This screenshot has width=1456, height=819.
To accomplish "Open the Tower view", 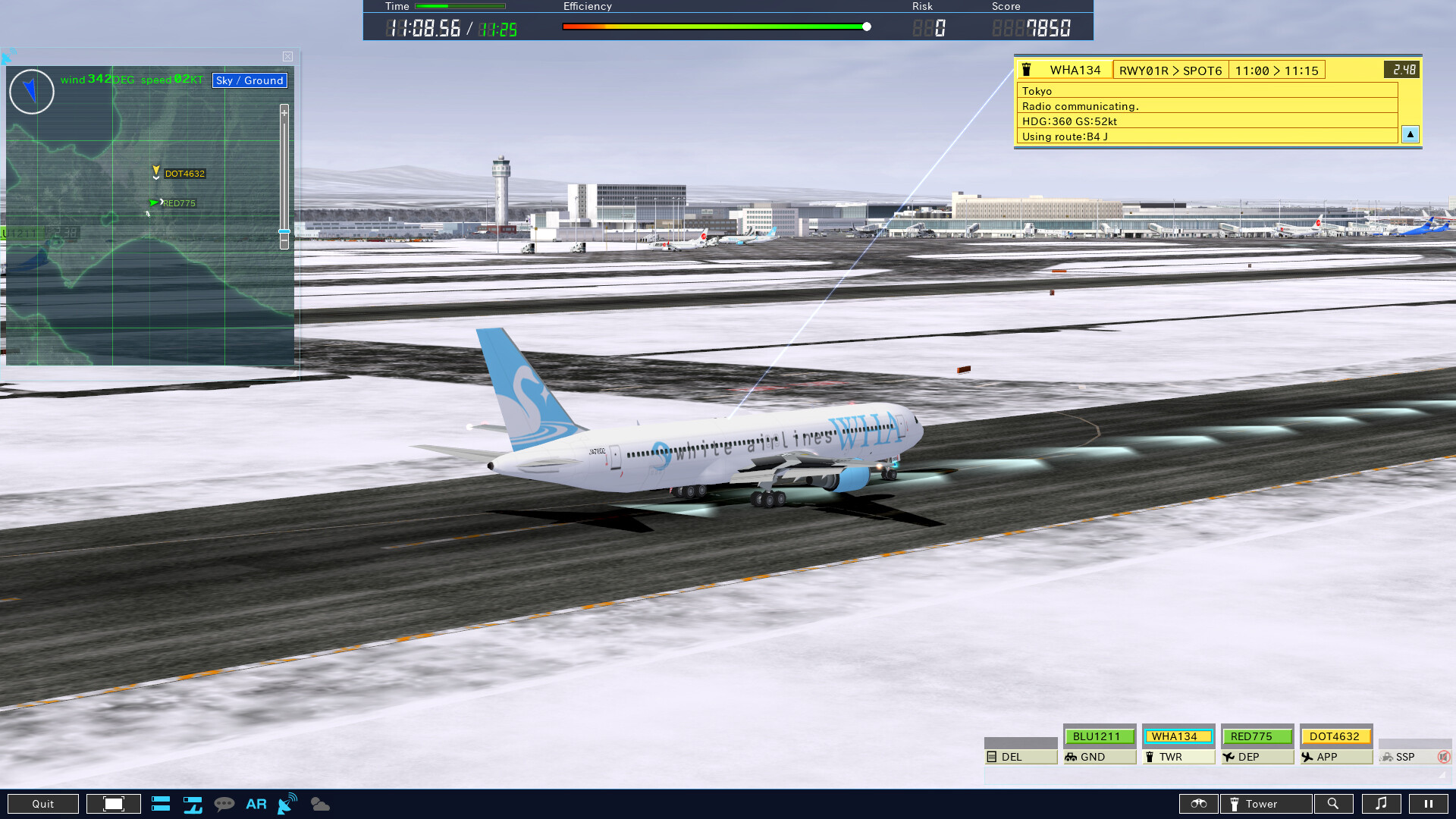I will (x=1265, y=803).
